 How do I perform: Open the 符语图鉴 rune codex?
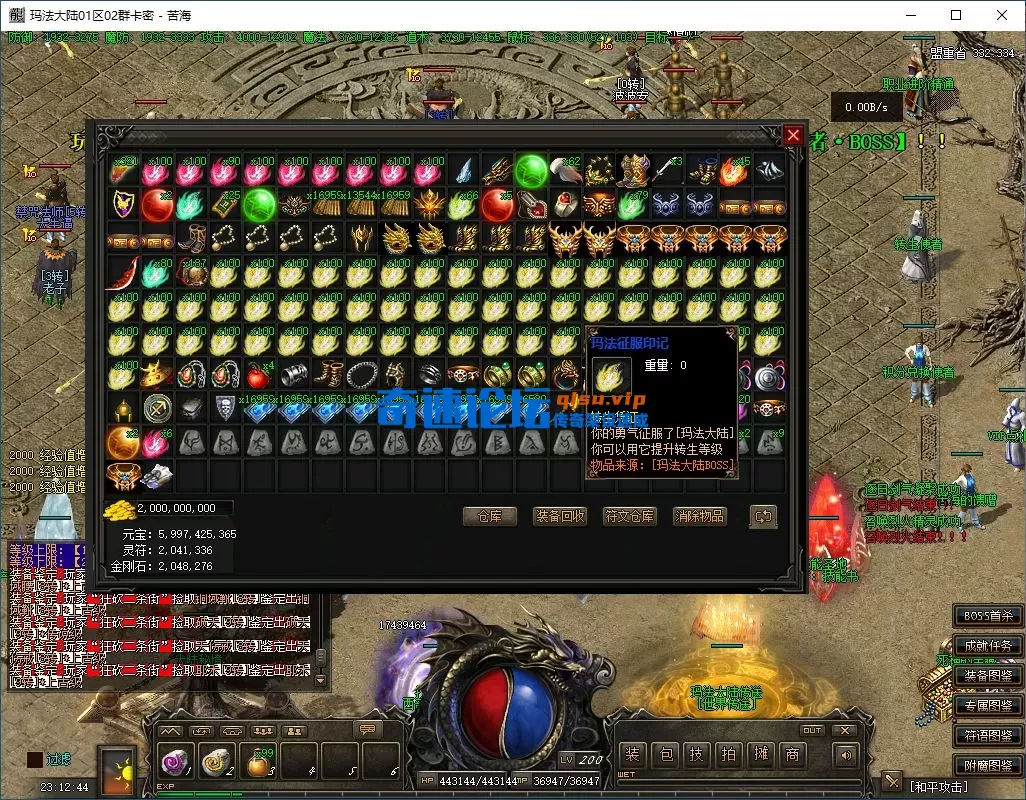pos(987,736)
